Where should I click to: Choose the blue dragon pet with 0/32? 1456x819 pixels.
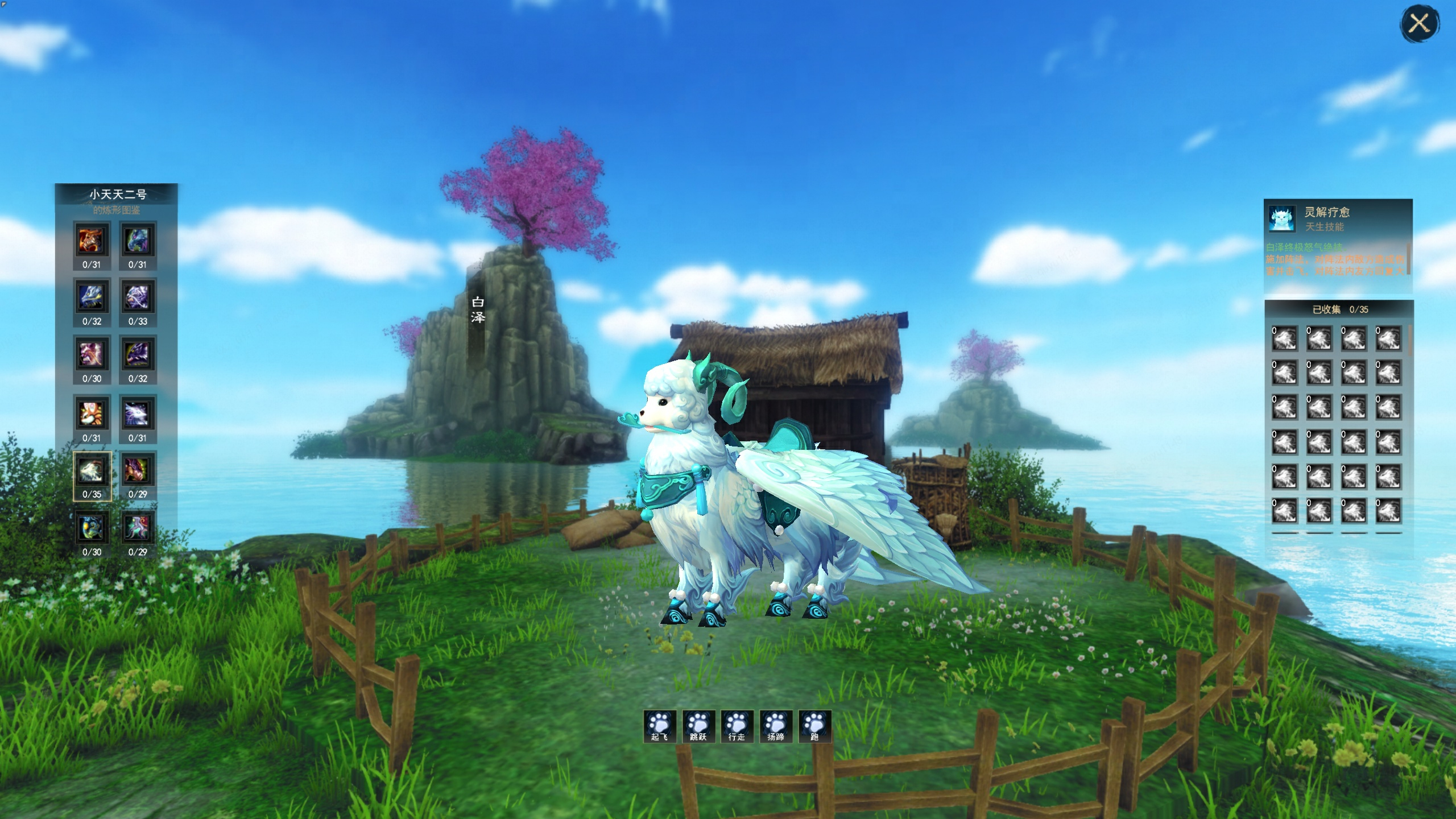tap(92, 297)
